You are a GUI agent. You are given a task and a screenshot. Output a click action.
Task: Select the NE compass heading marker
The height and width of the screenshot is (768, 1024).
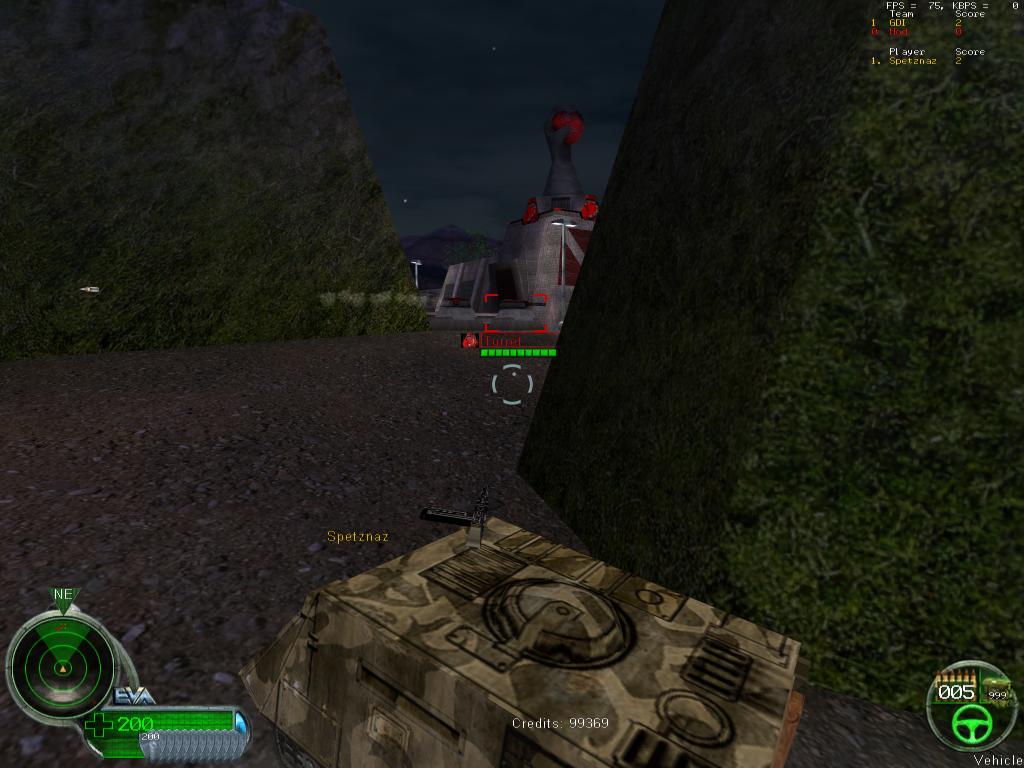tap(63, 595)
